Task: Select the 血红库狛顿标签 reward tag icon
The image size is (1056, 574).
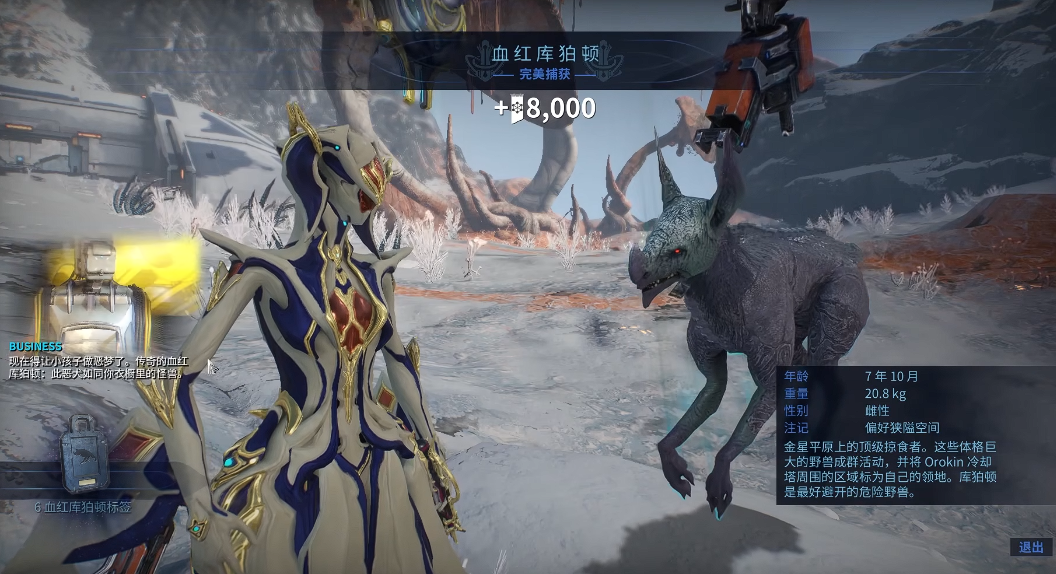Action: (x=86, y=457)
